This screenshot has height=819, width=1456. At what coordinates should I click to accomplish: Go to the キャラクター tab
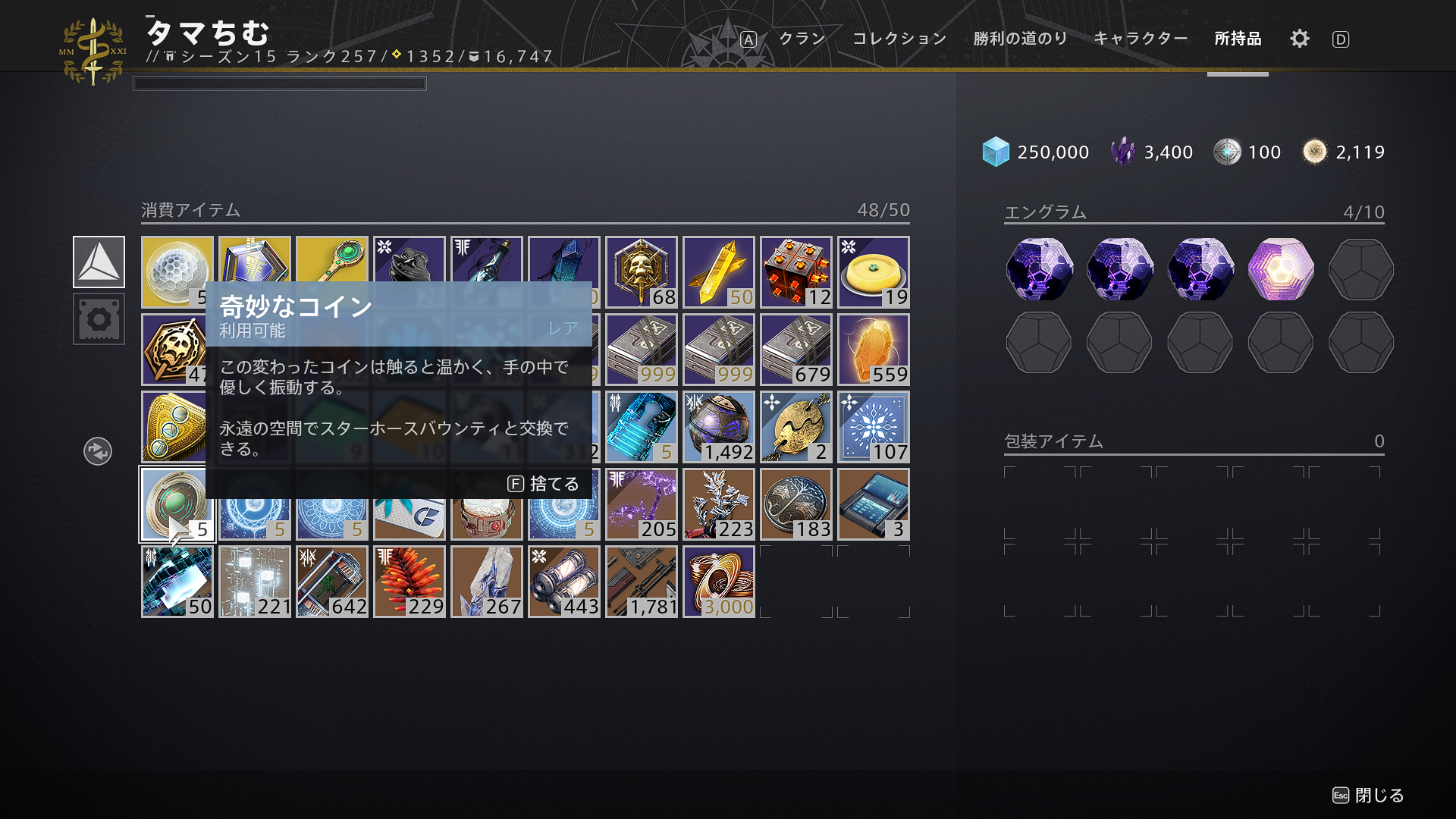pyautogui.click(x=1141, y=39)
